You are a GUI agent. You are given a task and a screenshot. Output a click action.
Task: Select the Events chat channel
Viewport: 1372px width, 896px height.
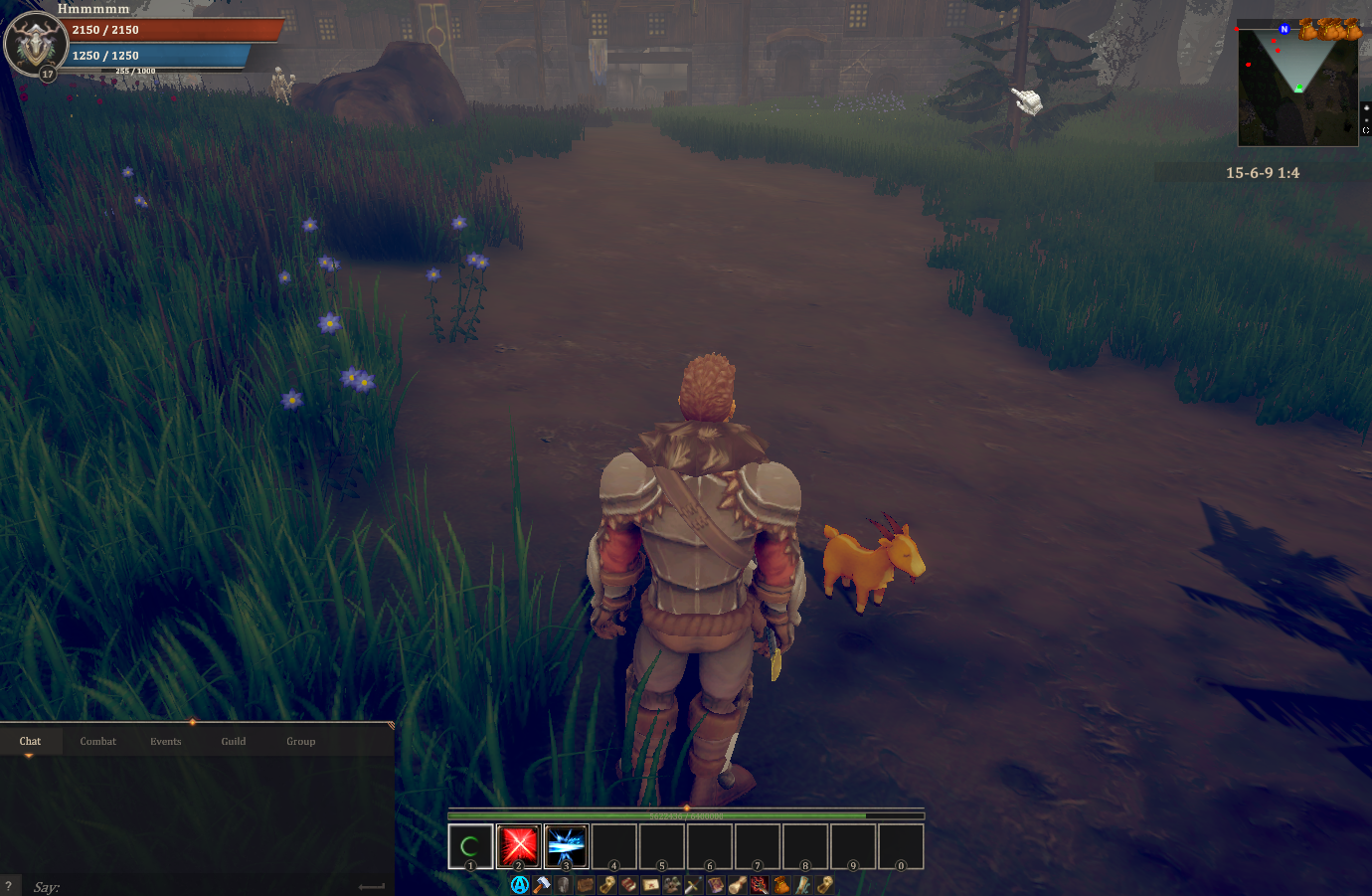tap(165, 741)
